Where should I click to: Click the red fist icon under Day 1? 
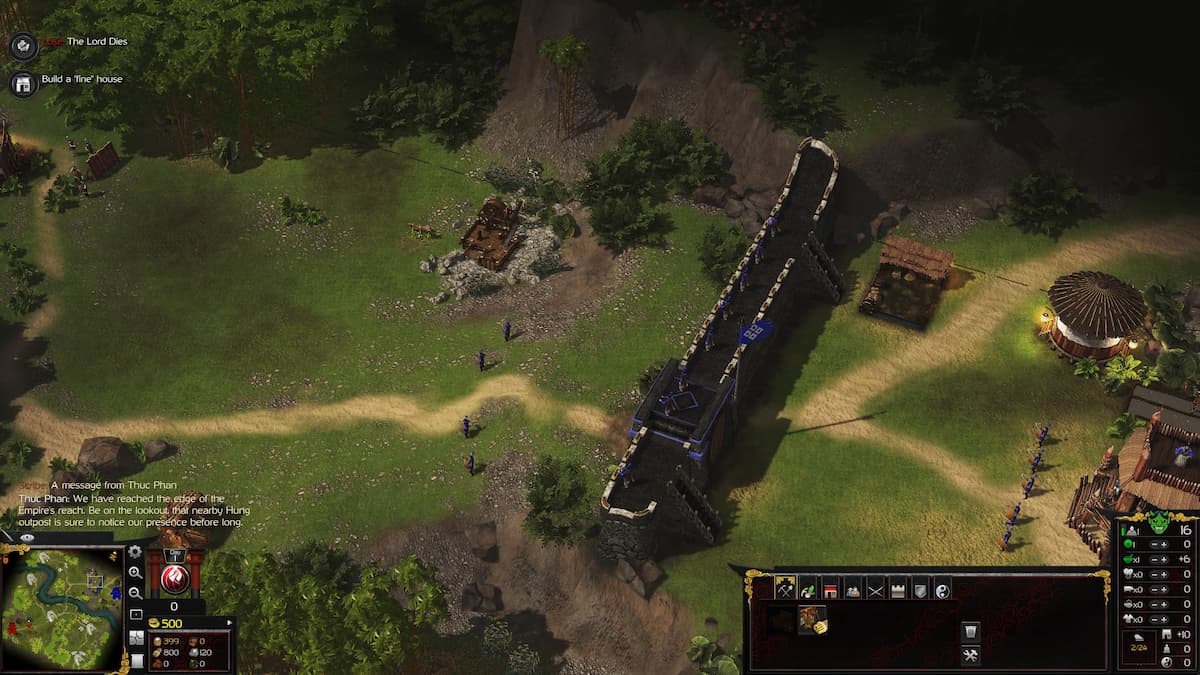(x=176, y=578)
